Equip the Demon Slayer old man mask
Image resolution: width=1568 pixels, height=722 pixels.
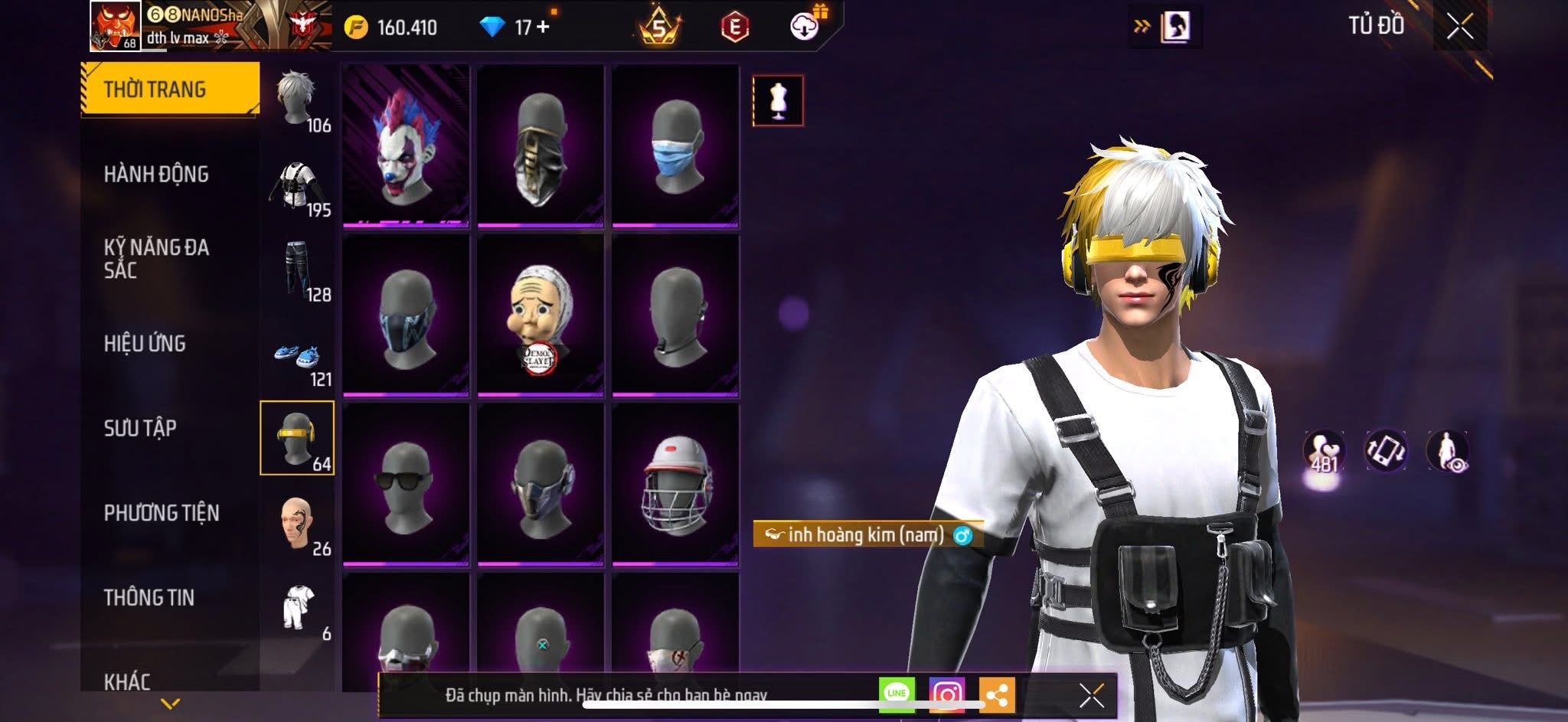(x=541, y=315)
